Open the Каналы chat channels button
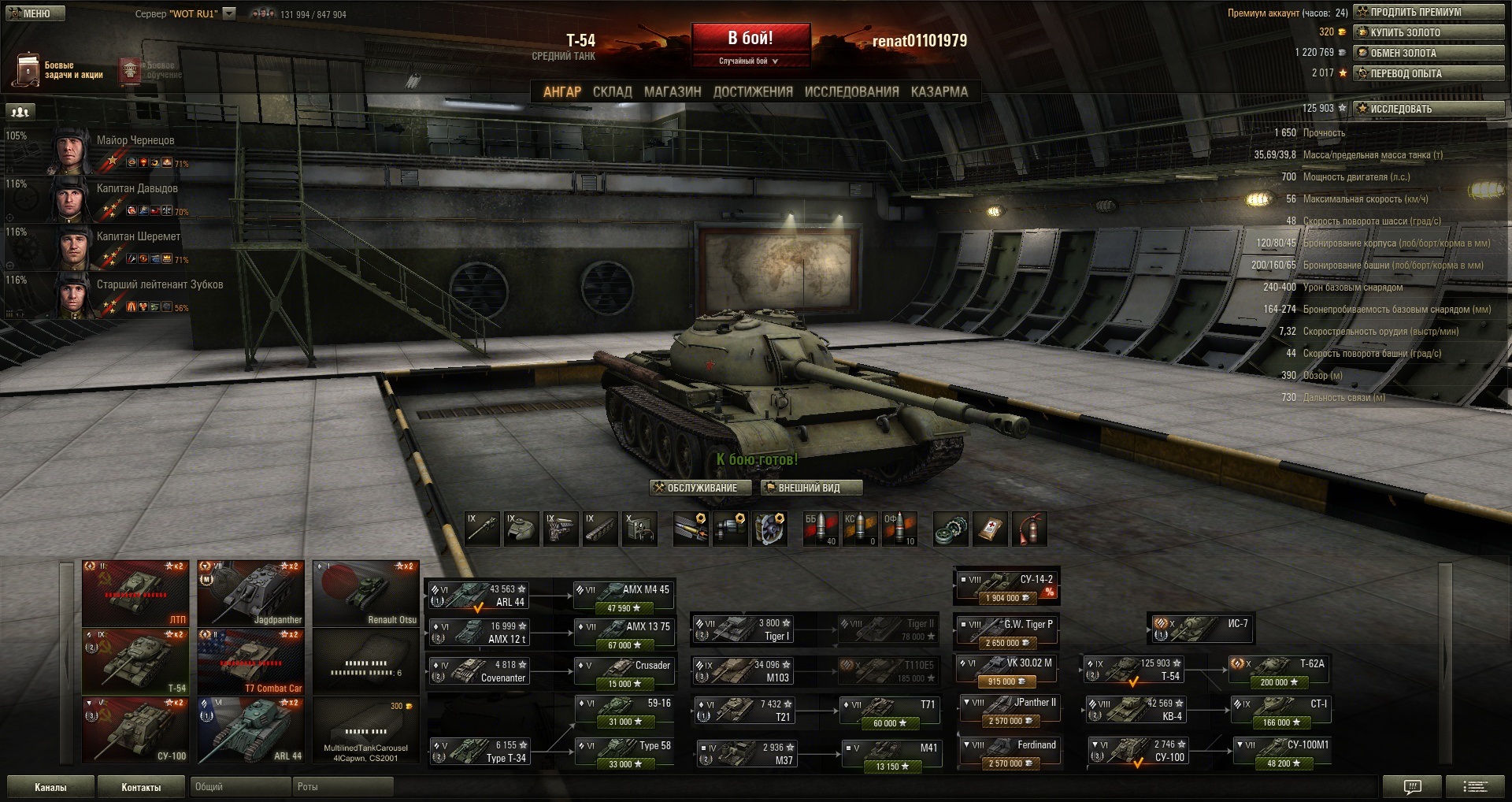The width and height of the screenshot is (1512, 802). tap(50, 787)
